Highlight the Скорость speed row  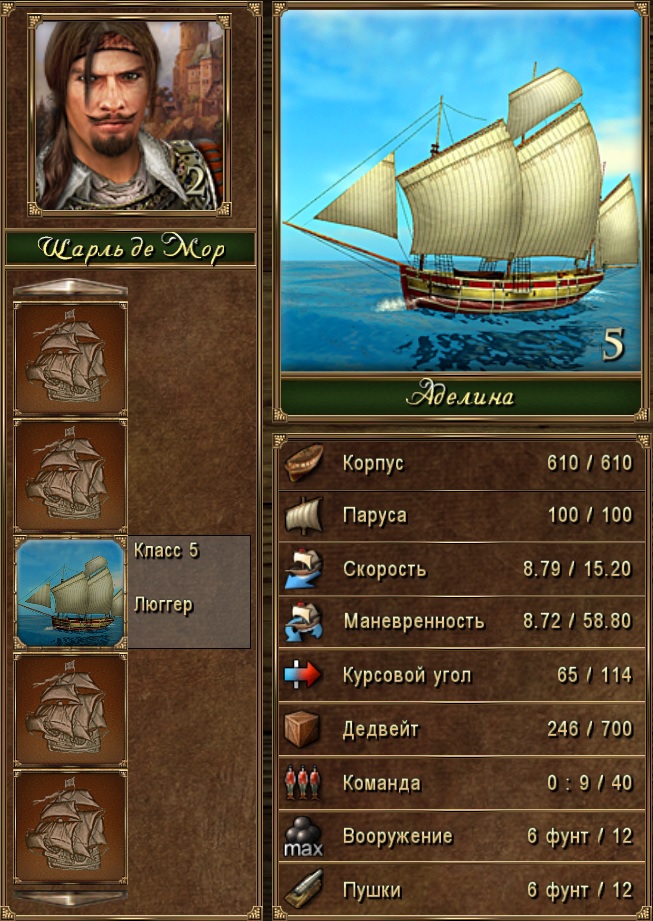click(460, 569)
